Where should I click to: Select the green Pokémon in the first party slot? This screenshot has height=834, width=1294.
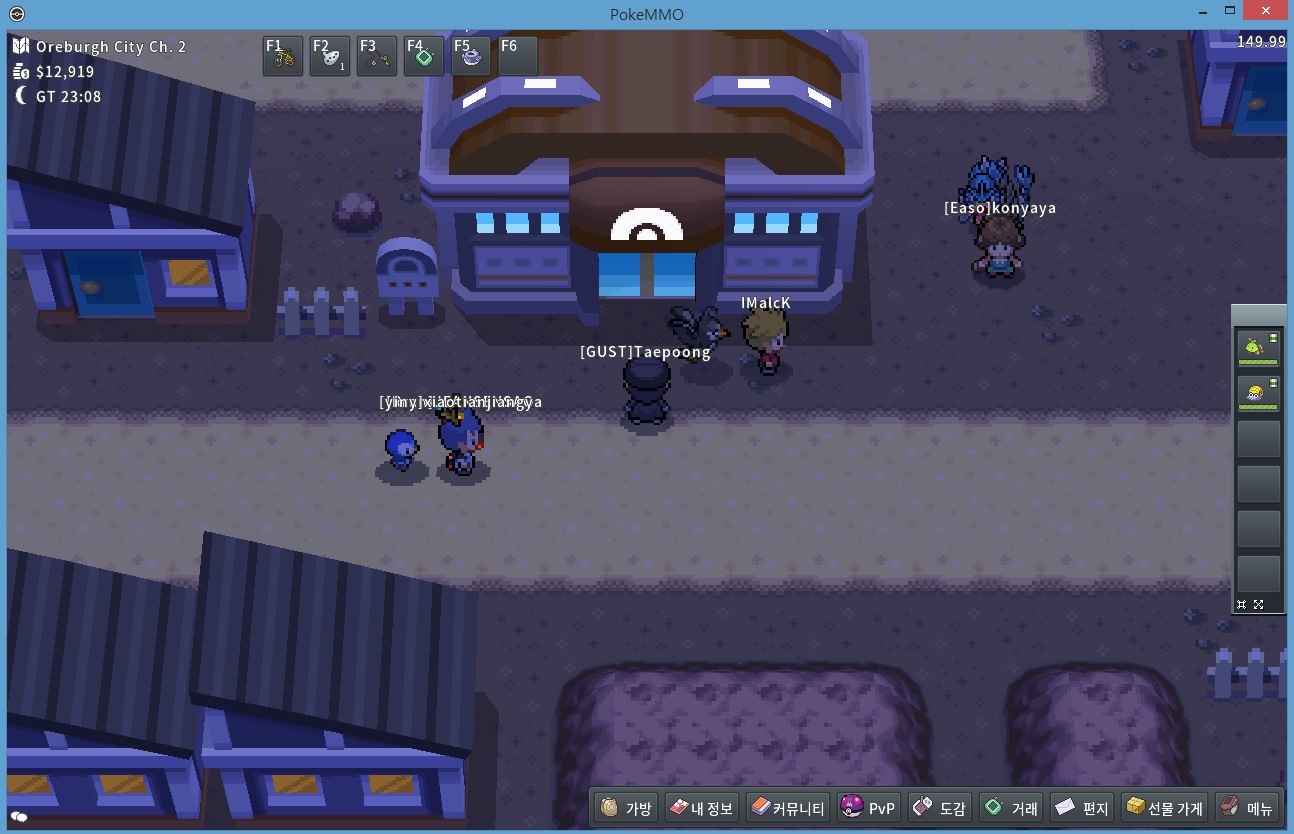1258,348
